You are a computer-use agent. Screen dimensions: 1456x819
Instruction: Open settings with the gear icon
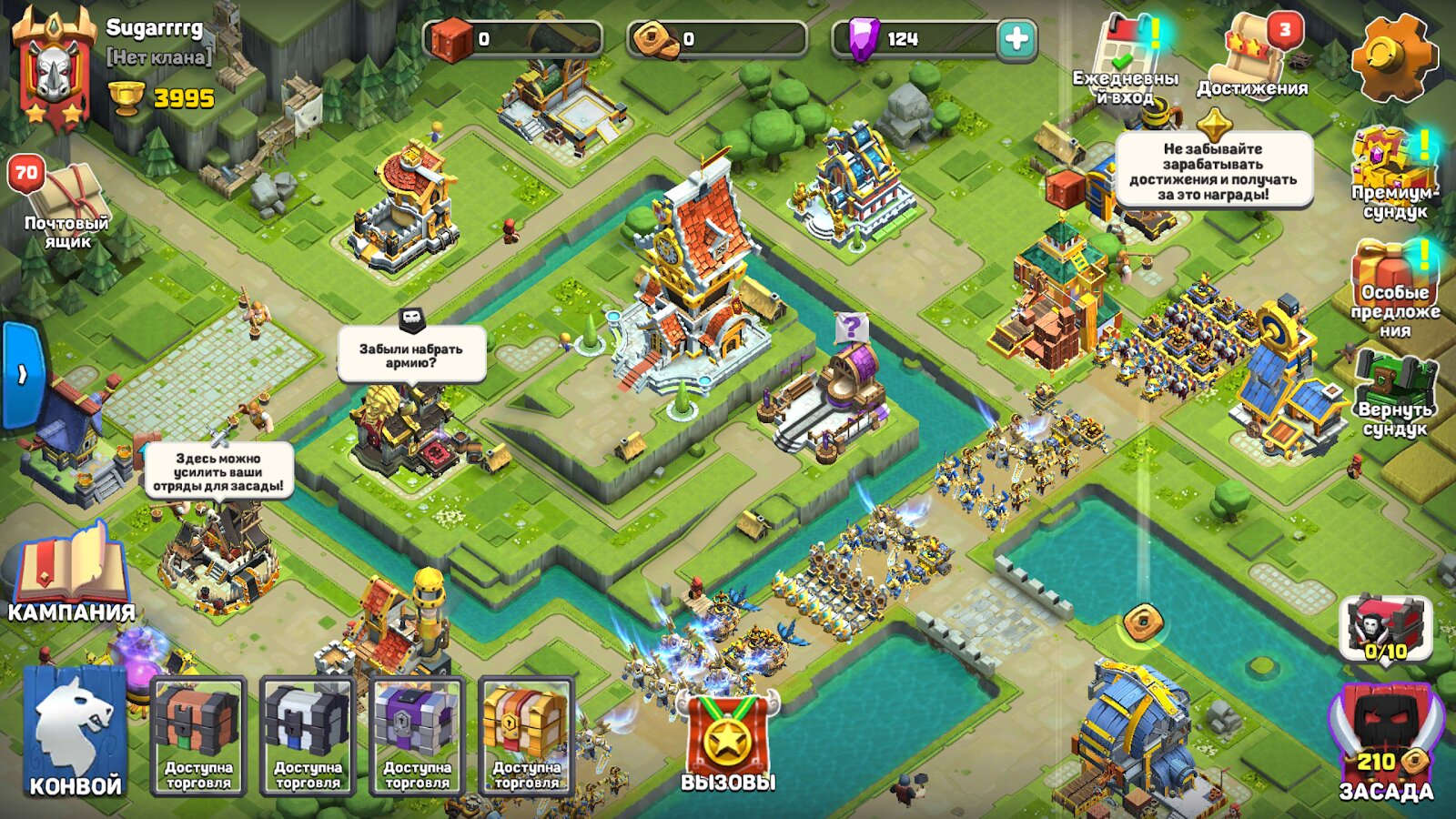coord(1393,57)
